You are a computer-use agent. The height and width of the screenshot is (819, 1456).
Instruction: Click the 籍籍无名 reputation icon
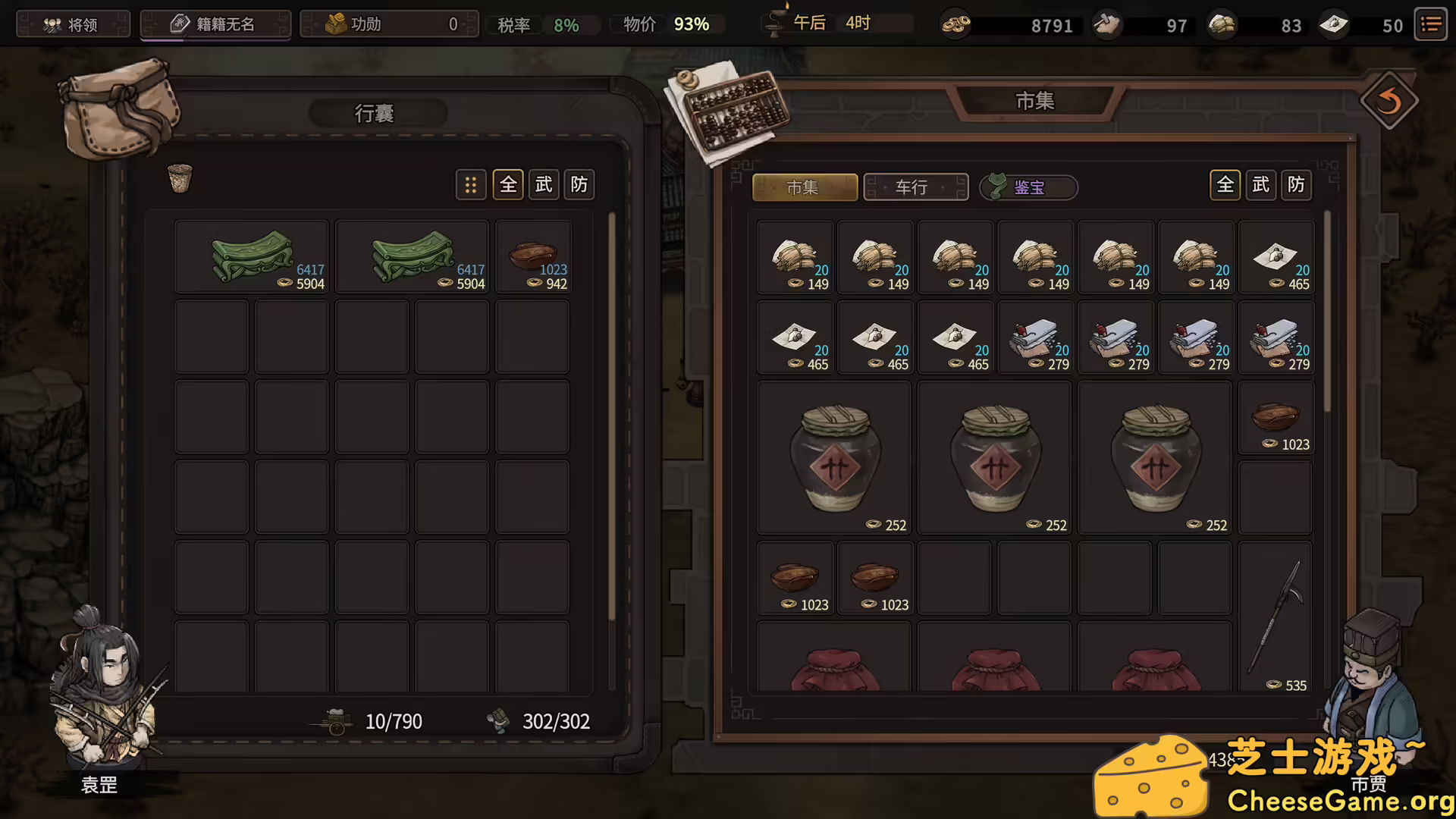180,24
